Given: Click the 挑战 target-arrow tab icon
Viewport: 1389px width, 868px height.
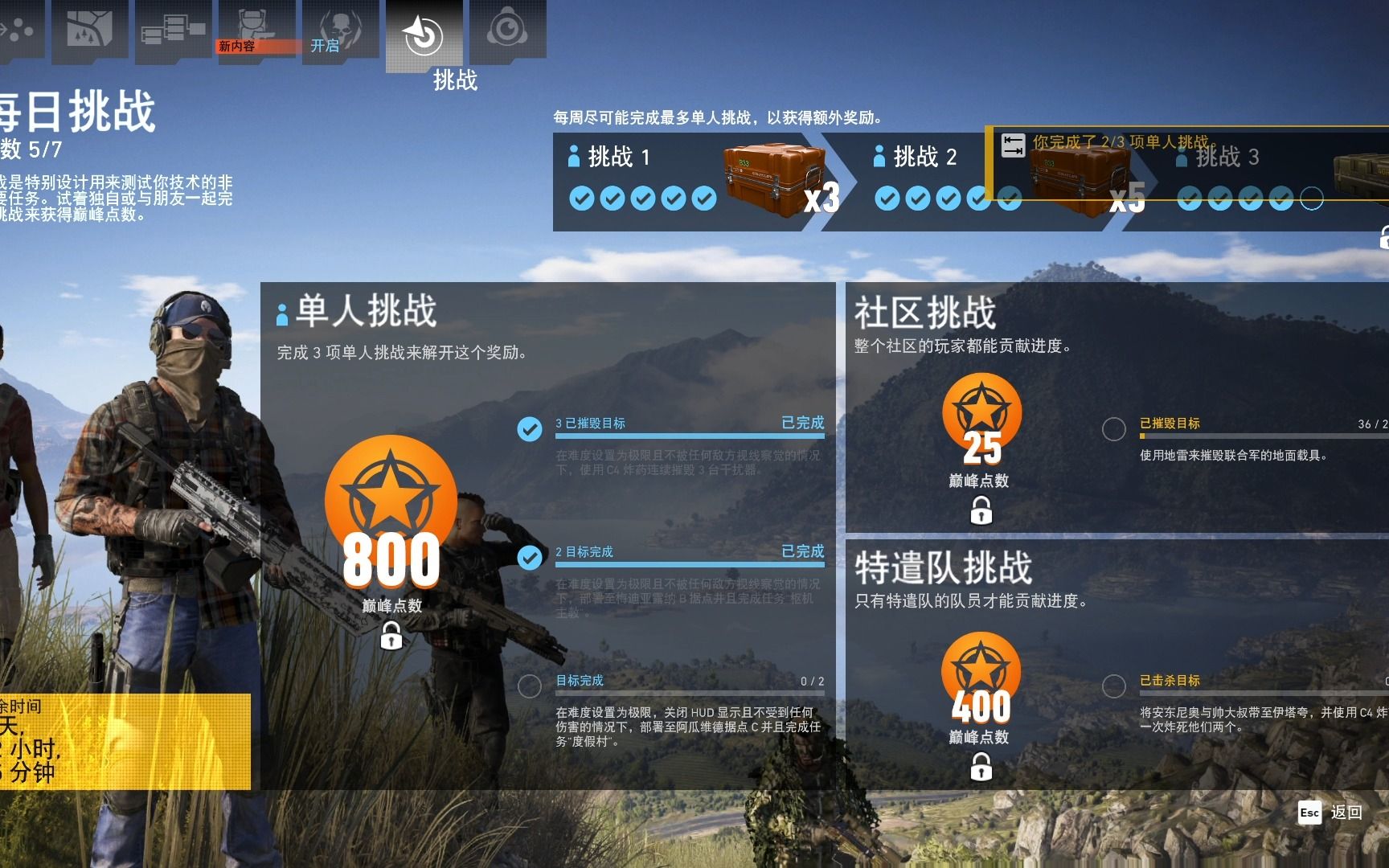Looking at the screenshot, I should 426,32.
